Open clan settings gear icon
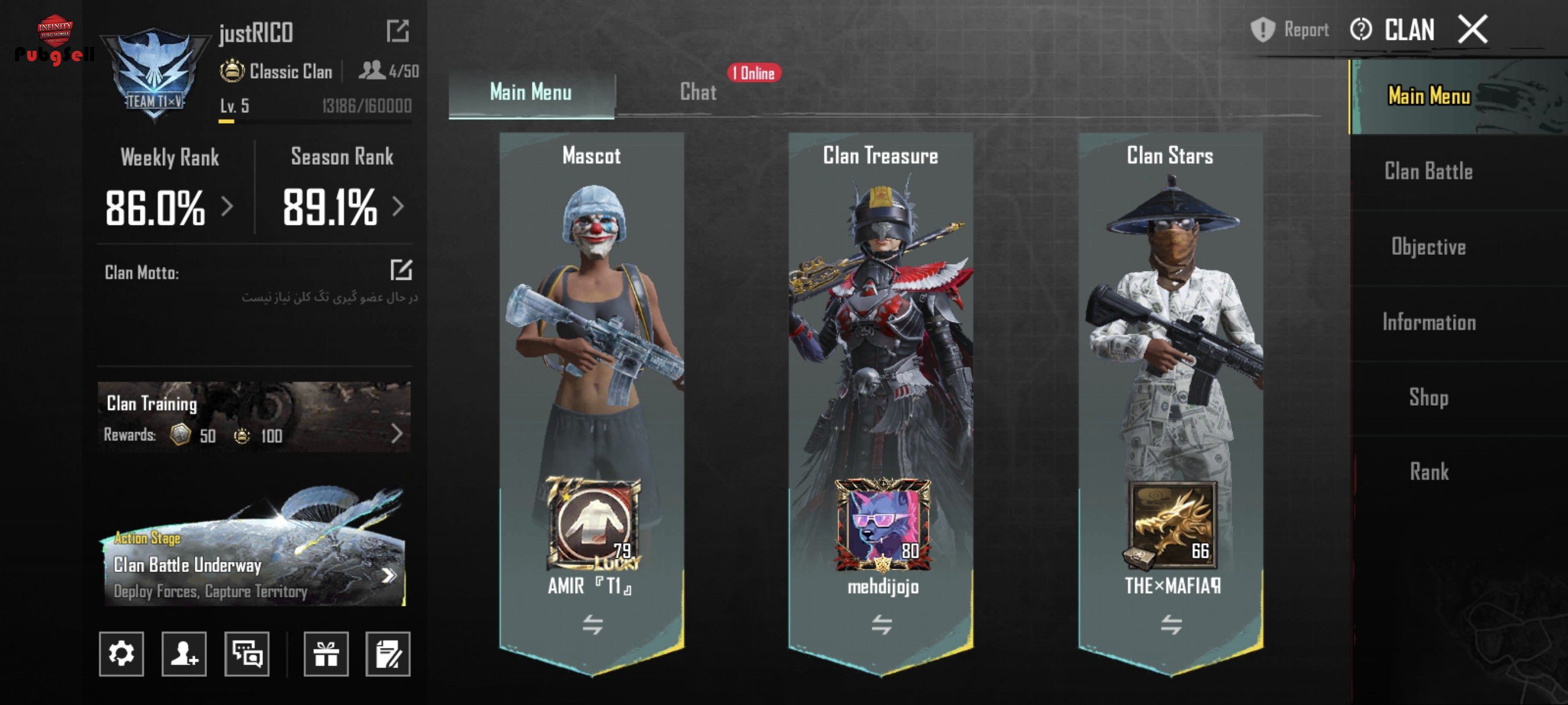The width and height of the screenshot is (1568, 705). tap(121, 654)
